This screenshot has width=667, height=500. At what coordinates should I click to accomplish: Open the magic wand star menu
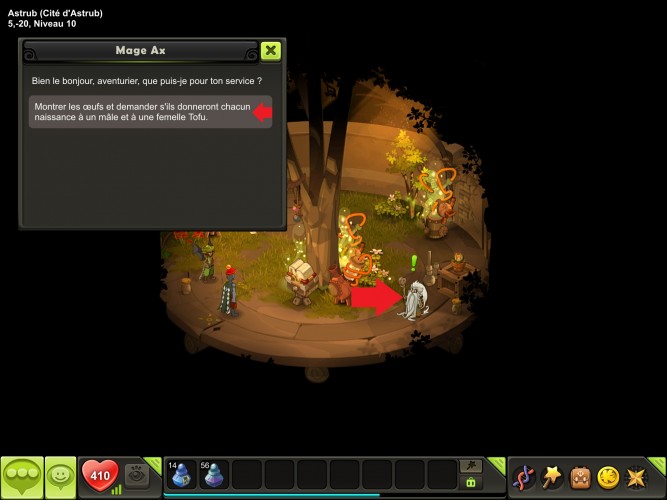pyautogui.click(x=551, y=476)
